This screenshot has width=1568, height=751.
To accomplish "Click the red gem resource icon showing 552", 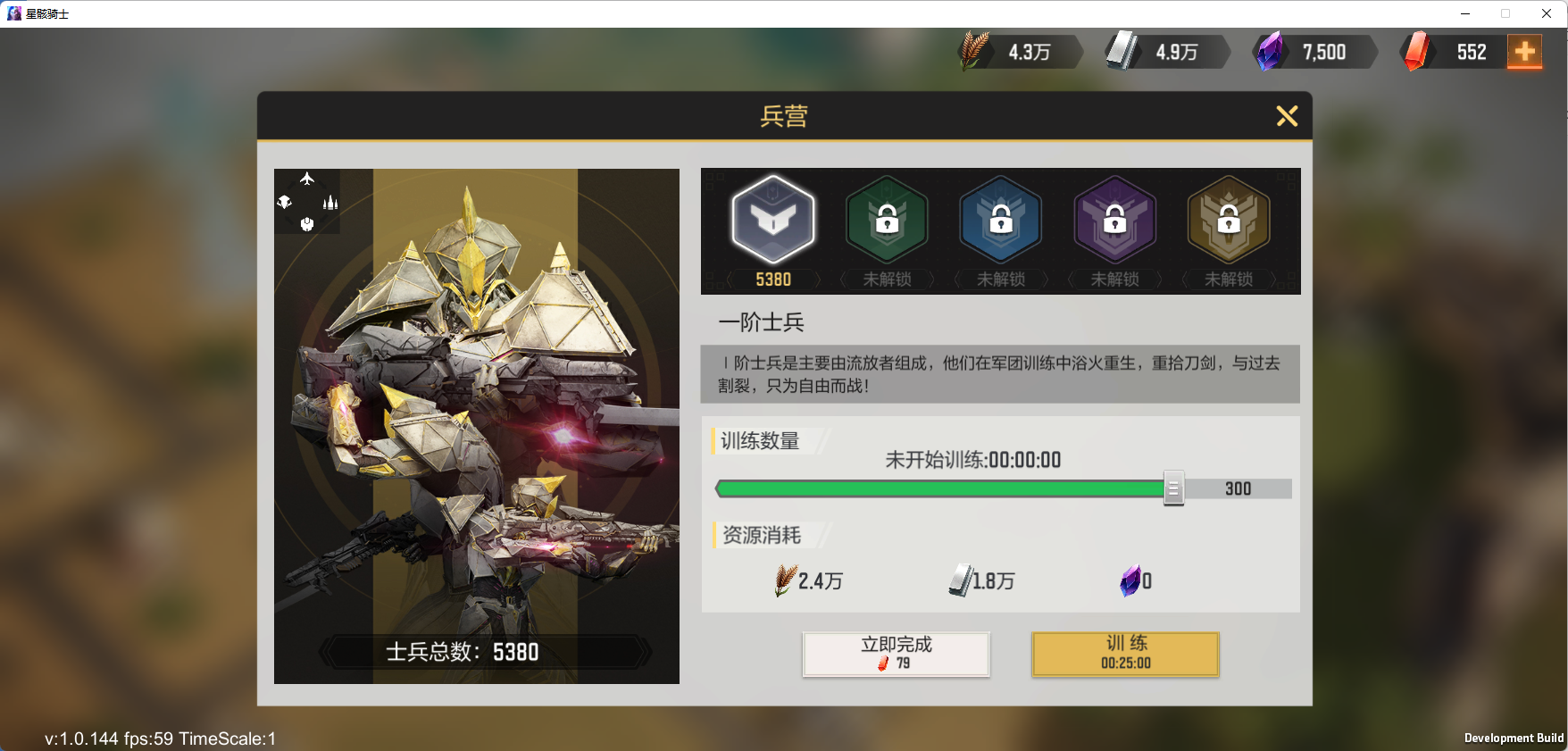I will click(x=1418, y=51).
